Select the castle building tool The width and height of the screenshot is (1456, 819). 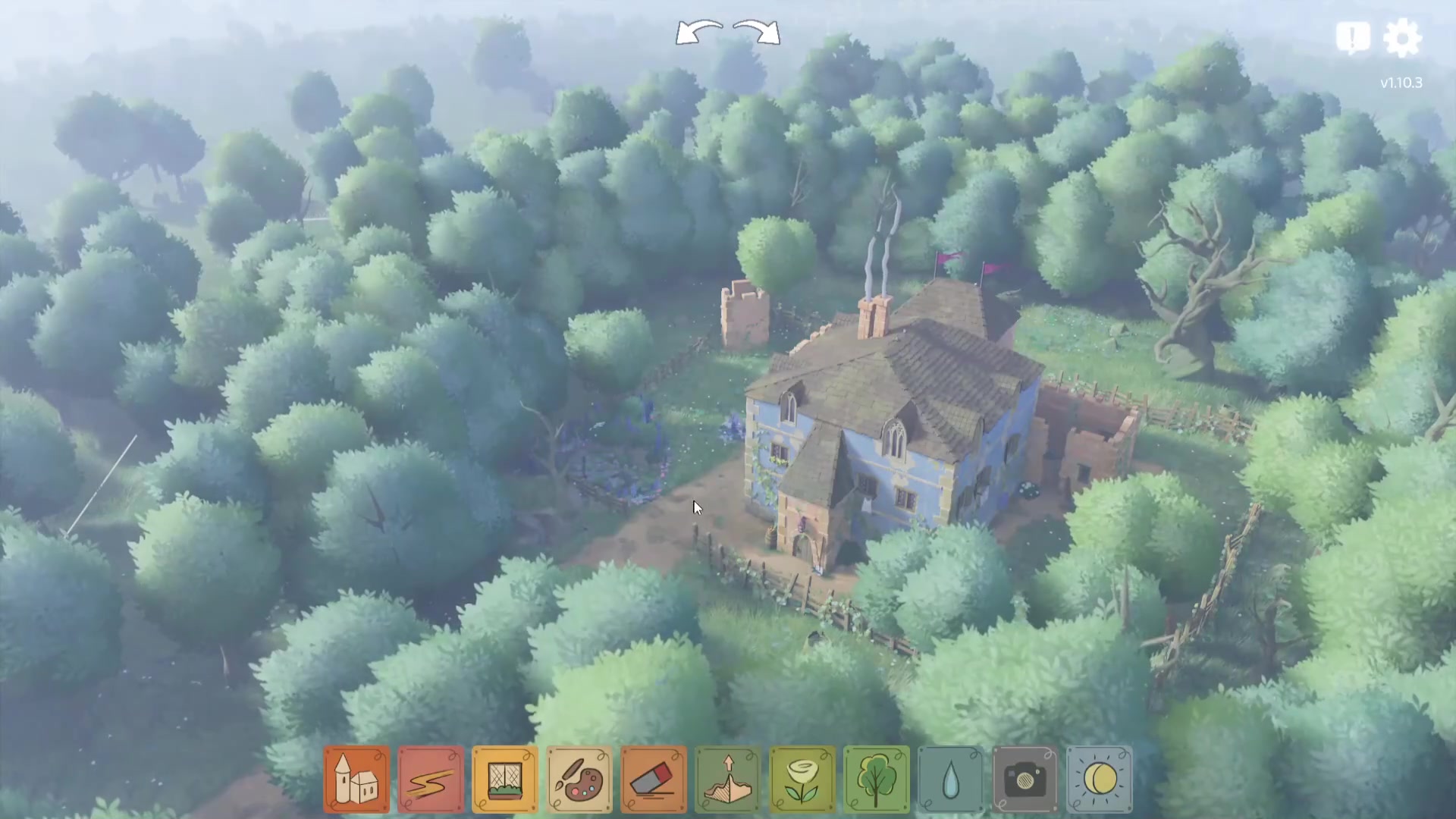(x=356, y=780)
